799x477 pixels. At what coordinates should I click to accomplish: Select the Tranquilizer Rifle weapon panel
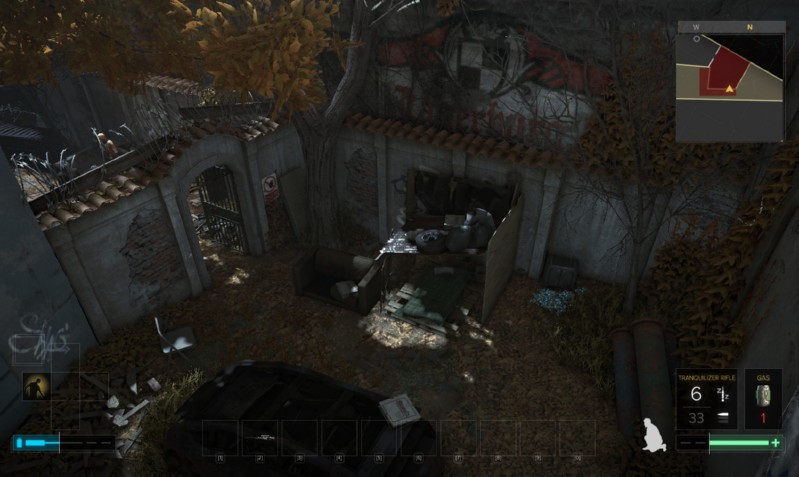pos(706,399)
